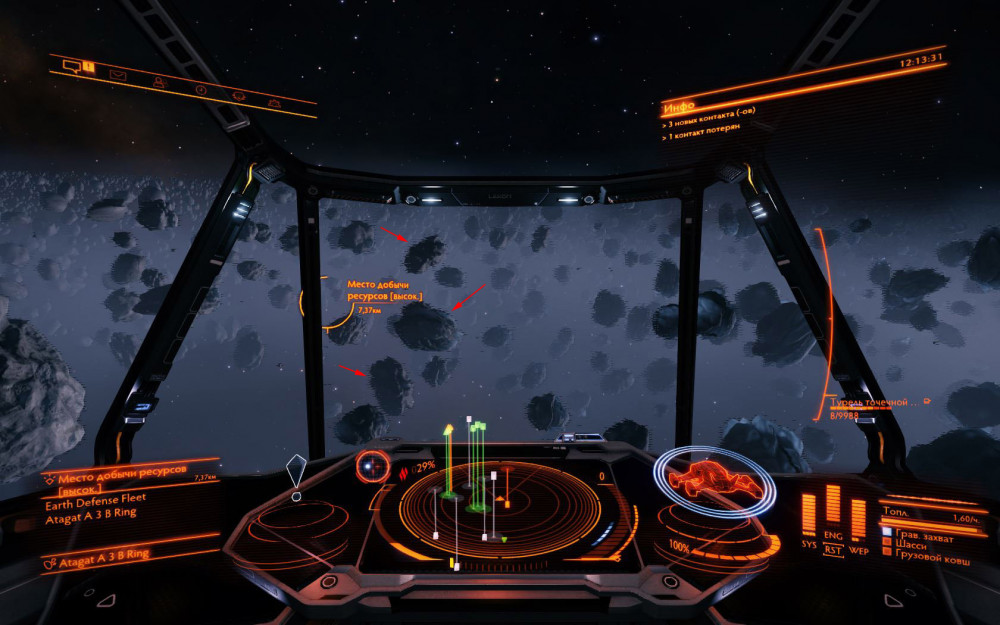1000x625 pixels.
Task: Open the chat bubble comms tab
Action: (71, 66)
